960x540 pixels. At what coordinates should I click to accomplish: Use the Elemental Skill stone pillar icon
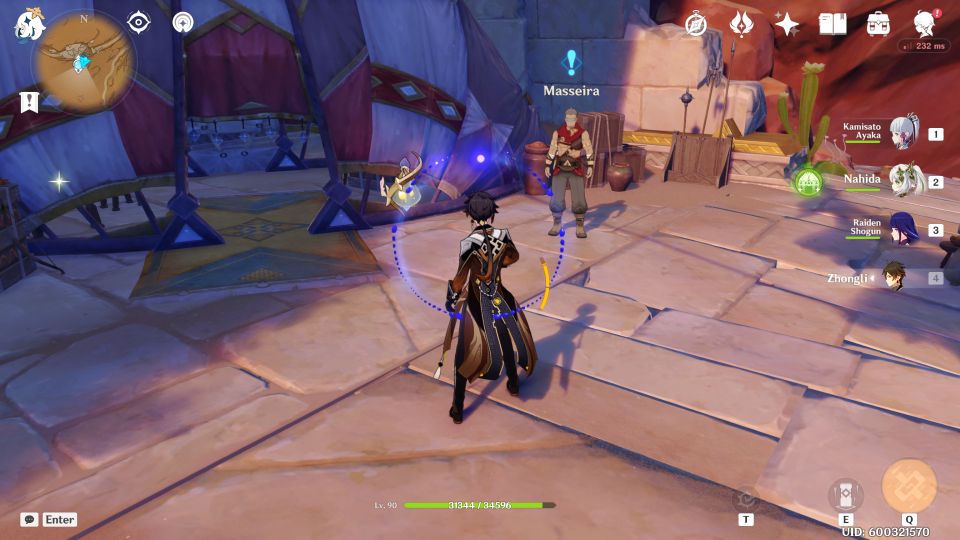pos(846,495)
